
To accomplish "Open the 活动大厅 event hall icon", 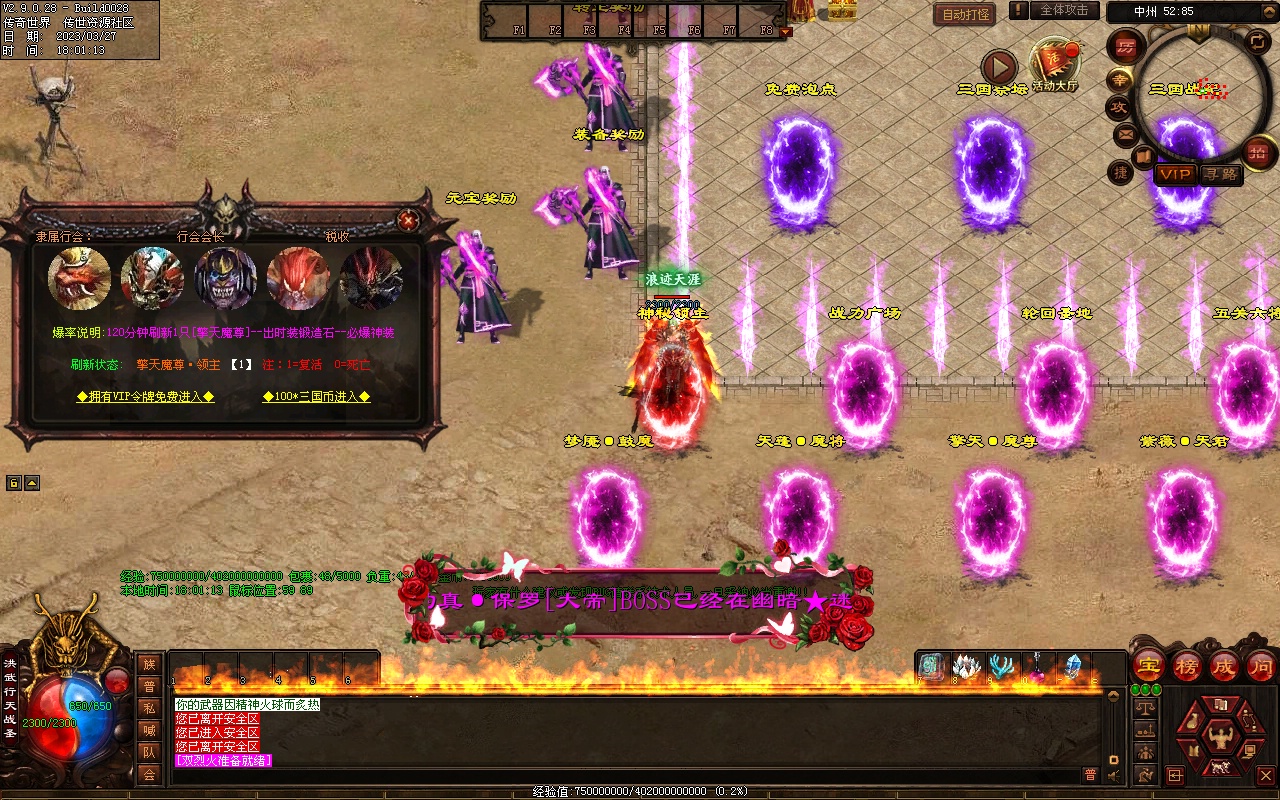I will (x=1055, y=66).
